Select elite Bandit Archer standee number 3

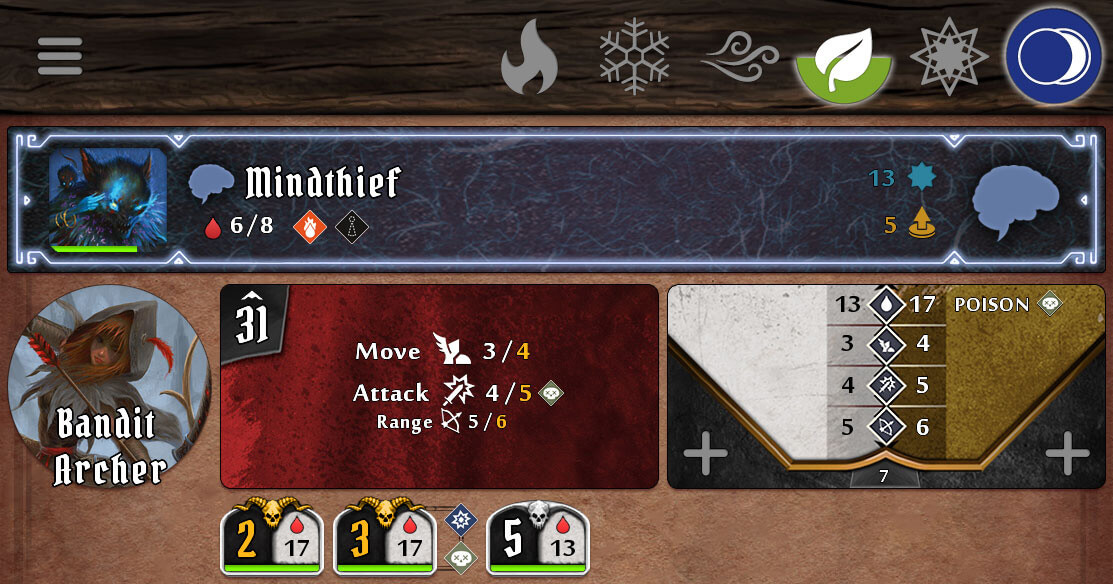[x=382, y=538]
